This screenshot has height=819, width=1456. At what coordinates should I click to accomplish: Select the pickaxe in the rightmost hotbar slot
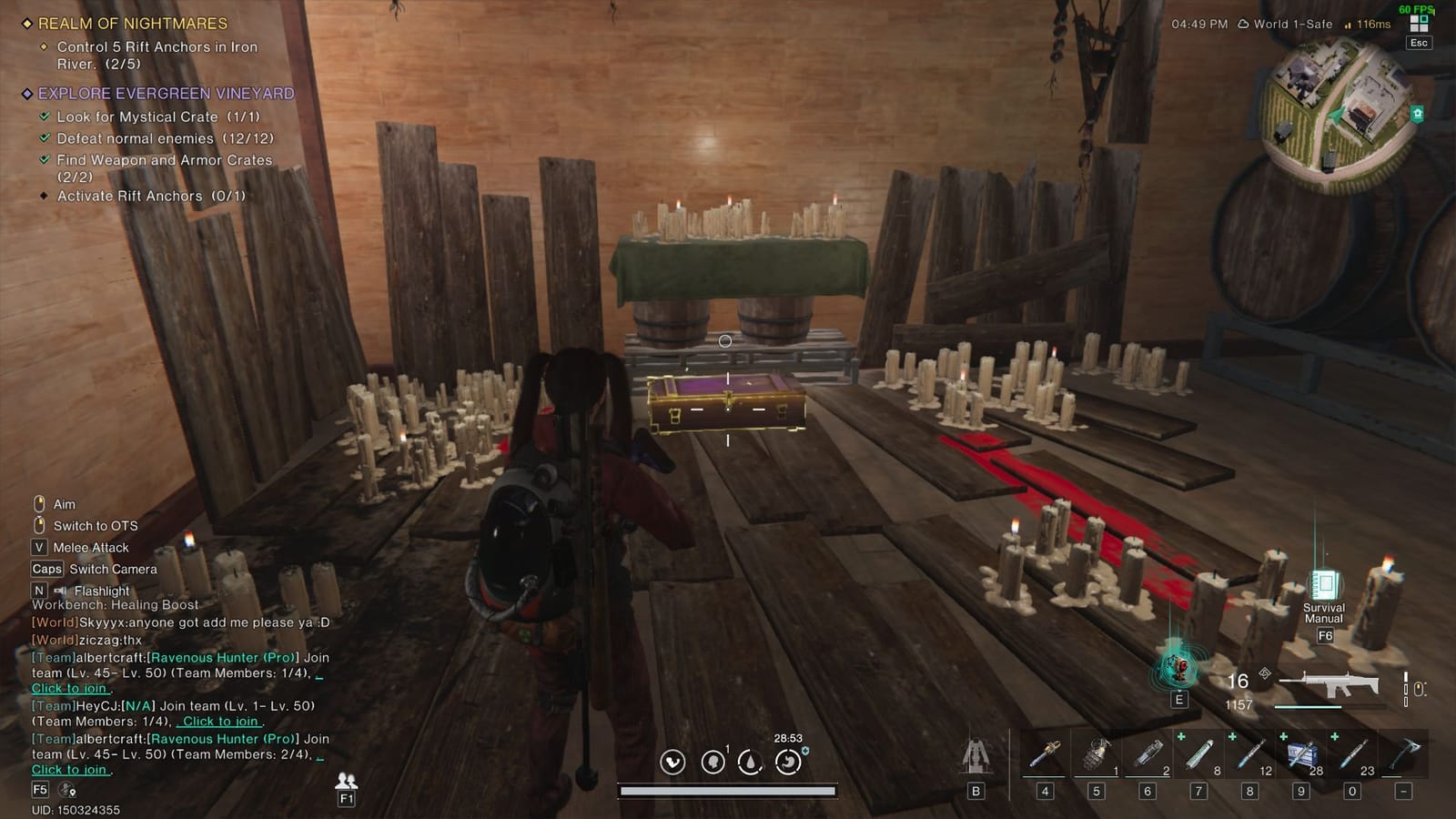click(1403, 753)
